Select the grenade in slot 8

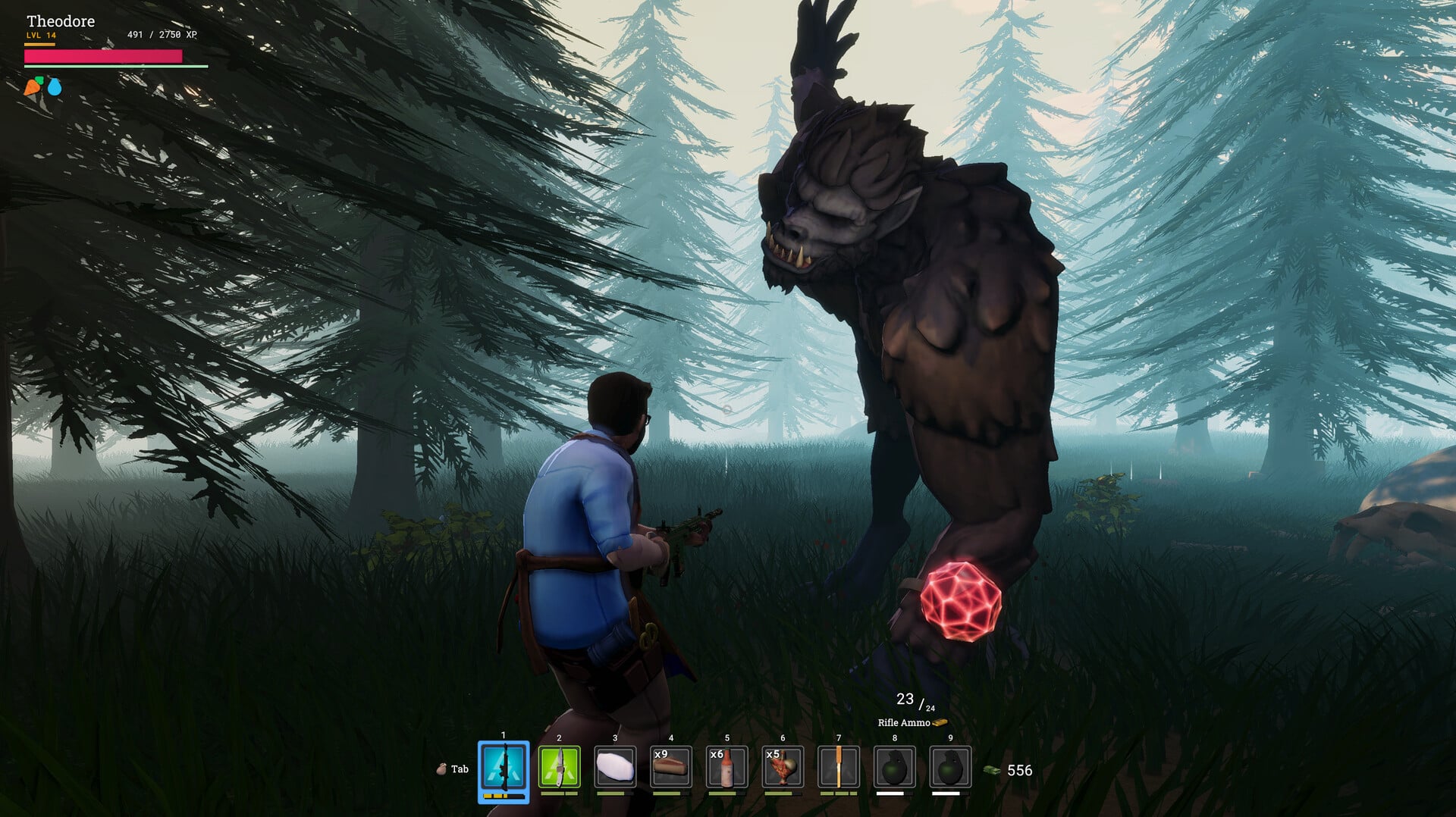click(894, 767)
